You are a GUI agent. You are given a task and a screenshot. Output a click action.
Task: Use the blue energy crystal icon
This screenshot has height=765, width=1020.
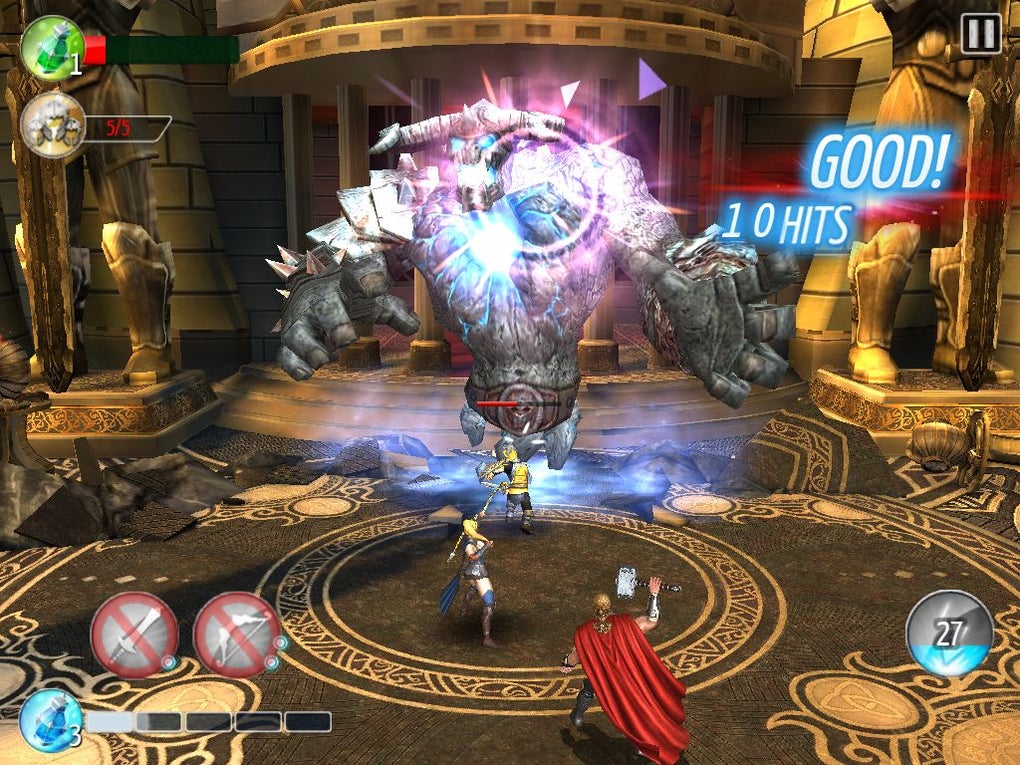click(x=50, y=720)
